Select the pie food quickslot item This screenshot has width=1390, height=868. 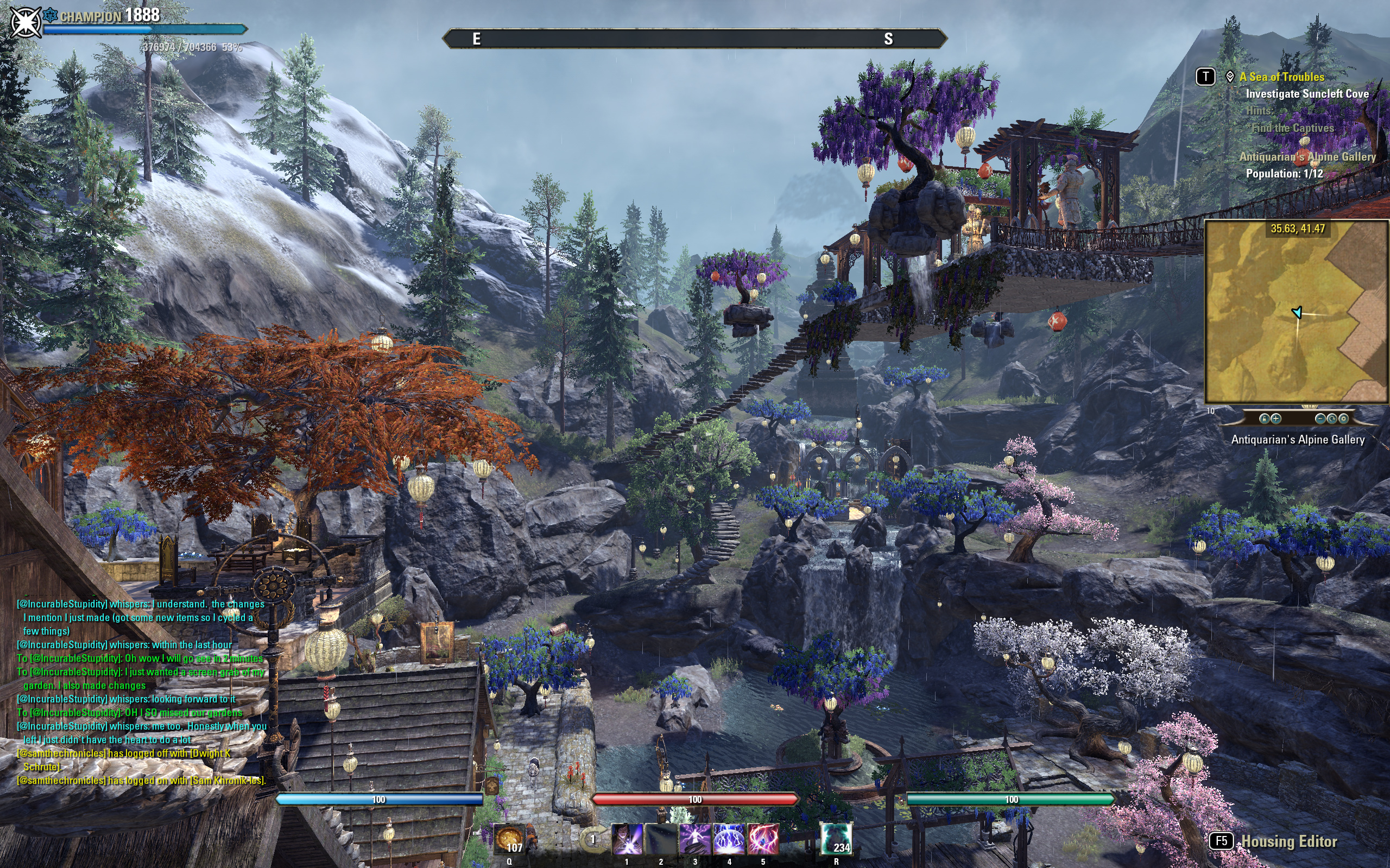[x=509, y=839]
